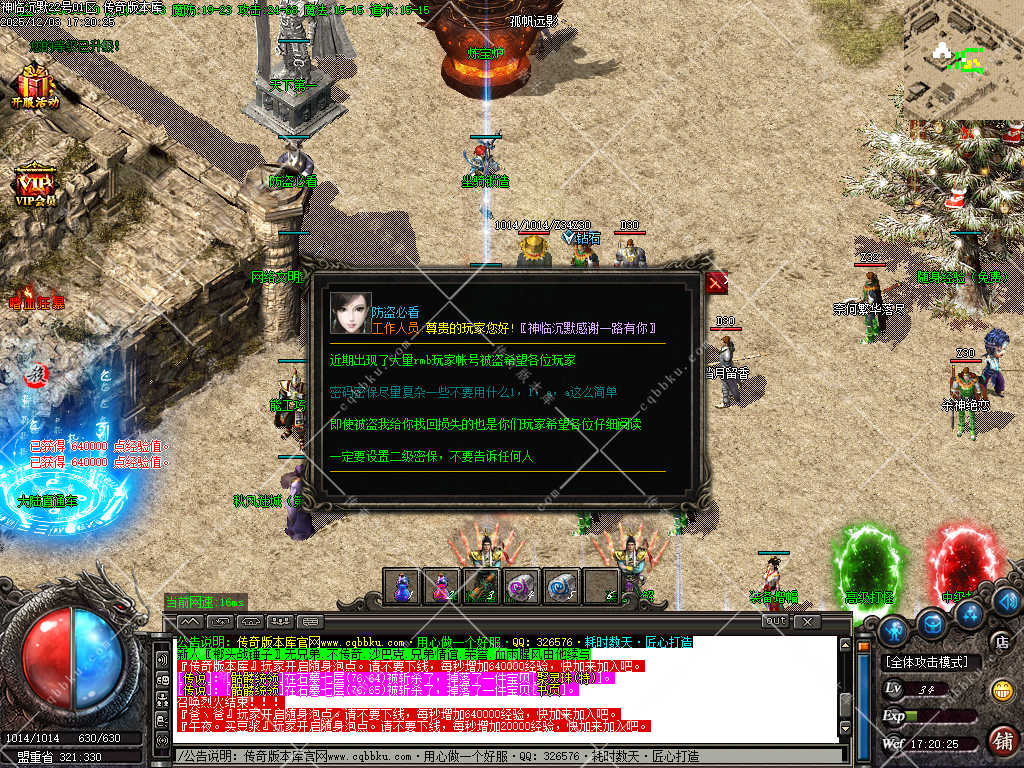Open the 铺 stall button

click(1002, 739)
